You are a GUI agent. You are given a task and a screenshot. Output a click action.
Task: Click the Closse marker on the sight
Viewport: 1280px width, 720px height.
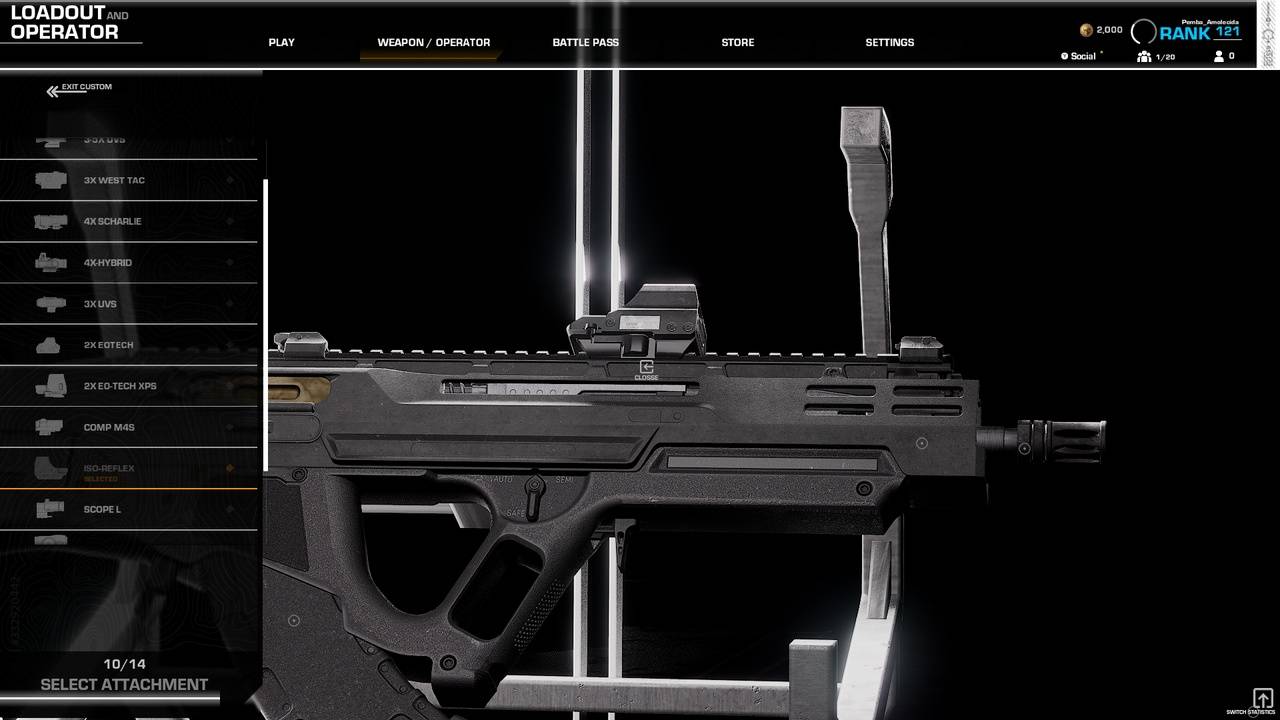(646, 370)
